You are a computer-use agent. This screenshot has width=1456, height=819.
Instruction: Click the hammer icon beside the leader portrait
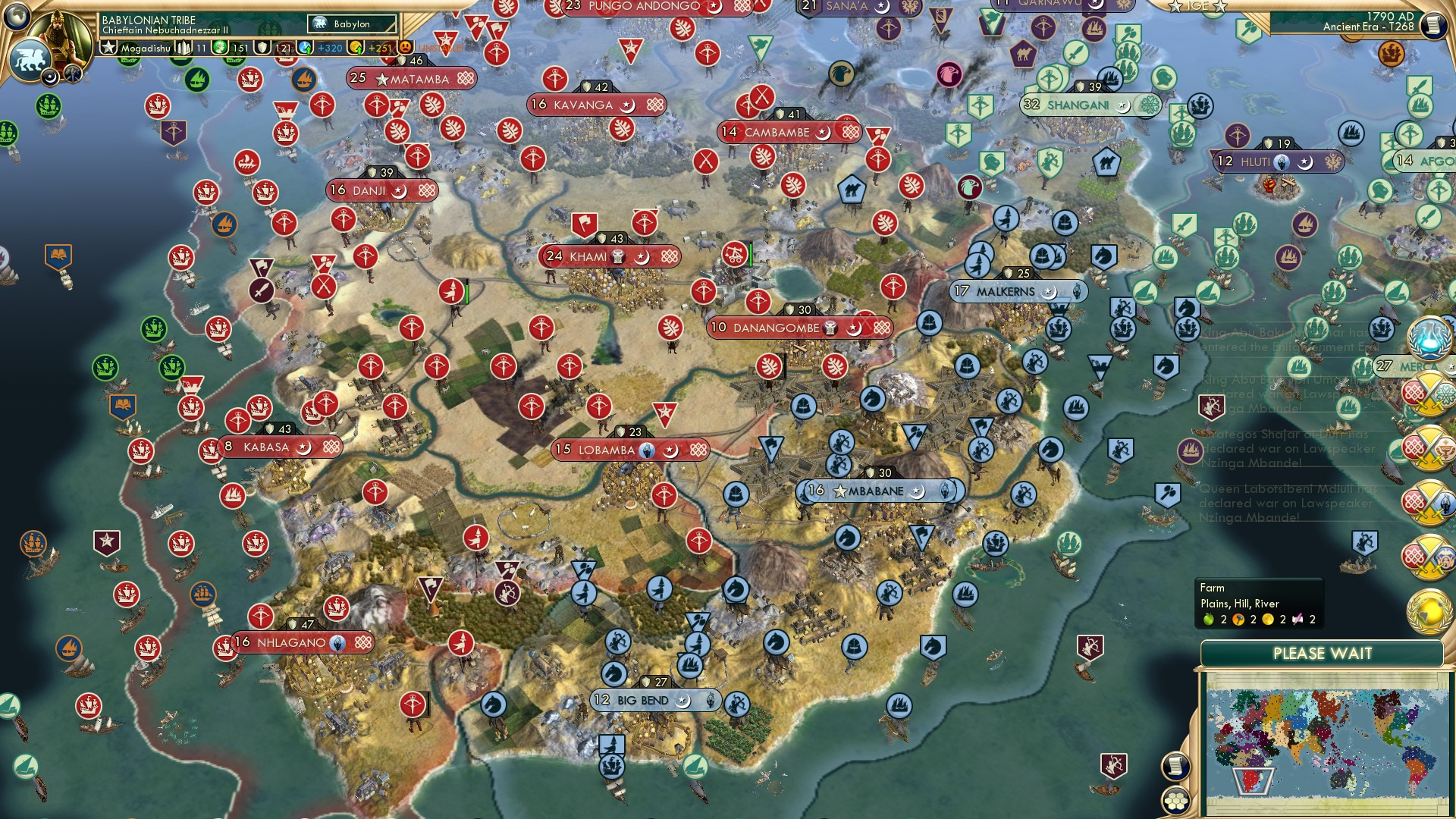[x=72, y=74]
